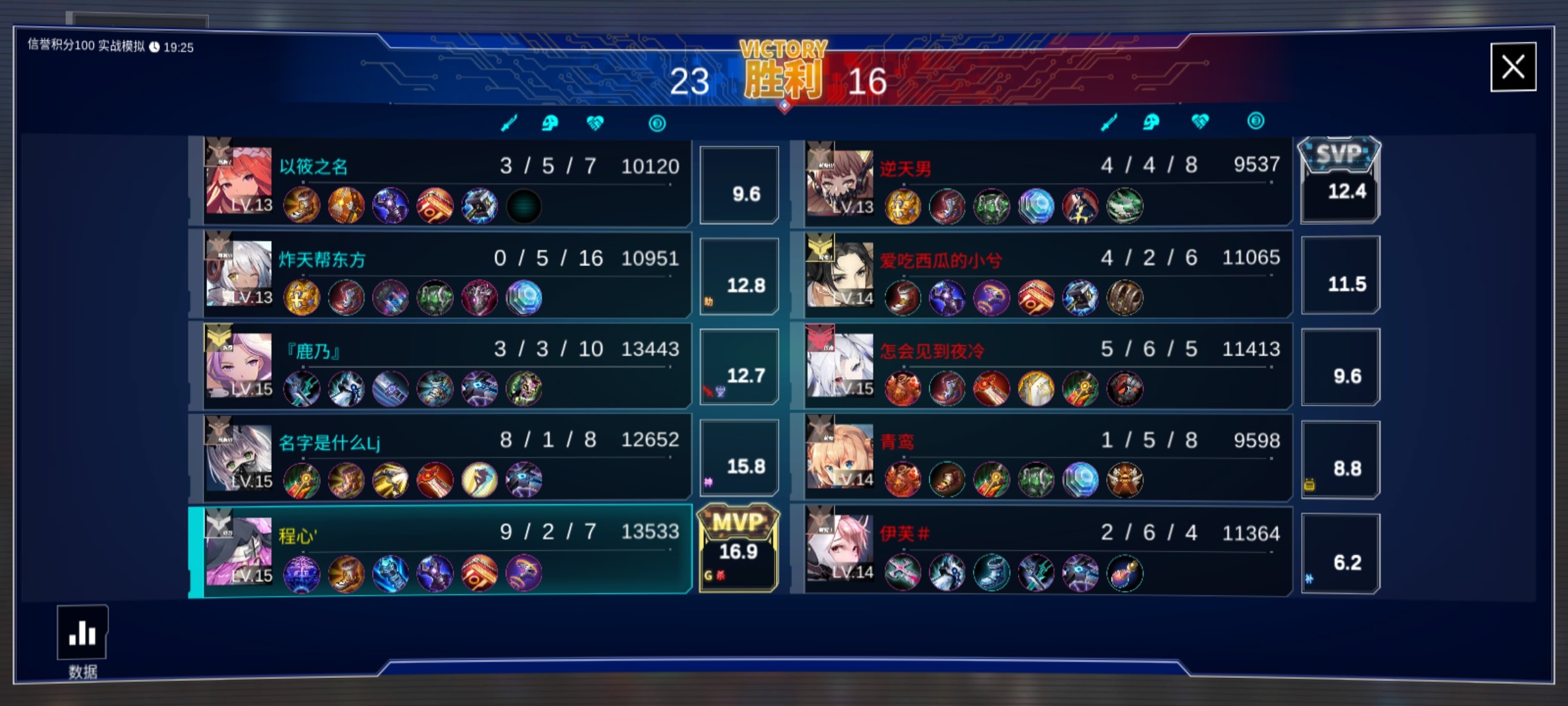The image size is (1568, 706).
Task: Click 程心' hero portrait
Action: (x=238, y=550)
